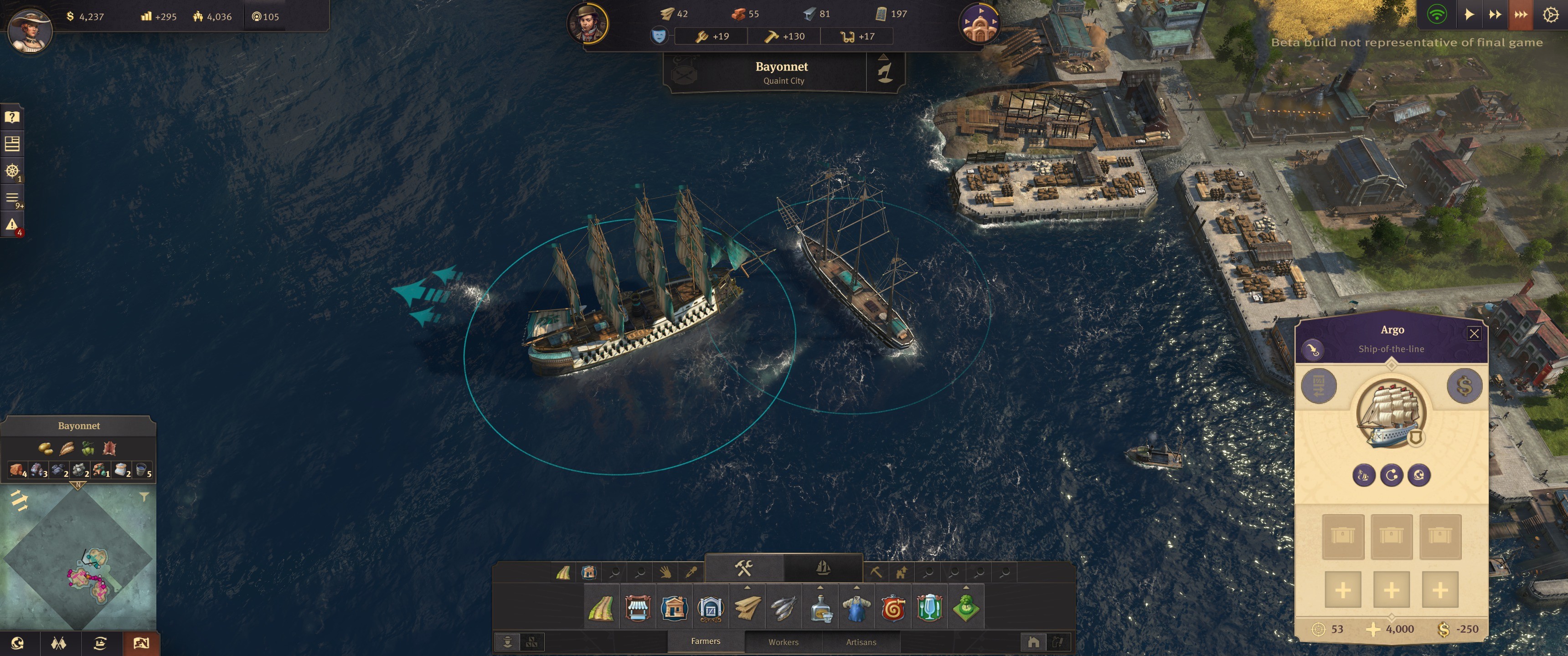Switch to the Workers tab

pyautogui.click(x=783, y=642)
